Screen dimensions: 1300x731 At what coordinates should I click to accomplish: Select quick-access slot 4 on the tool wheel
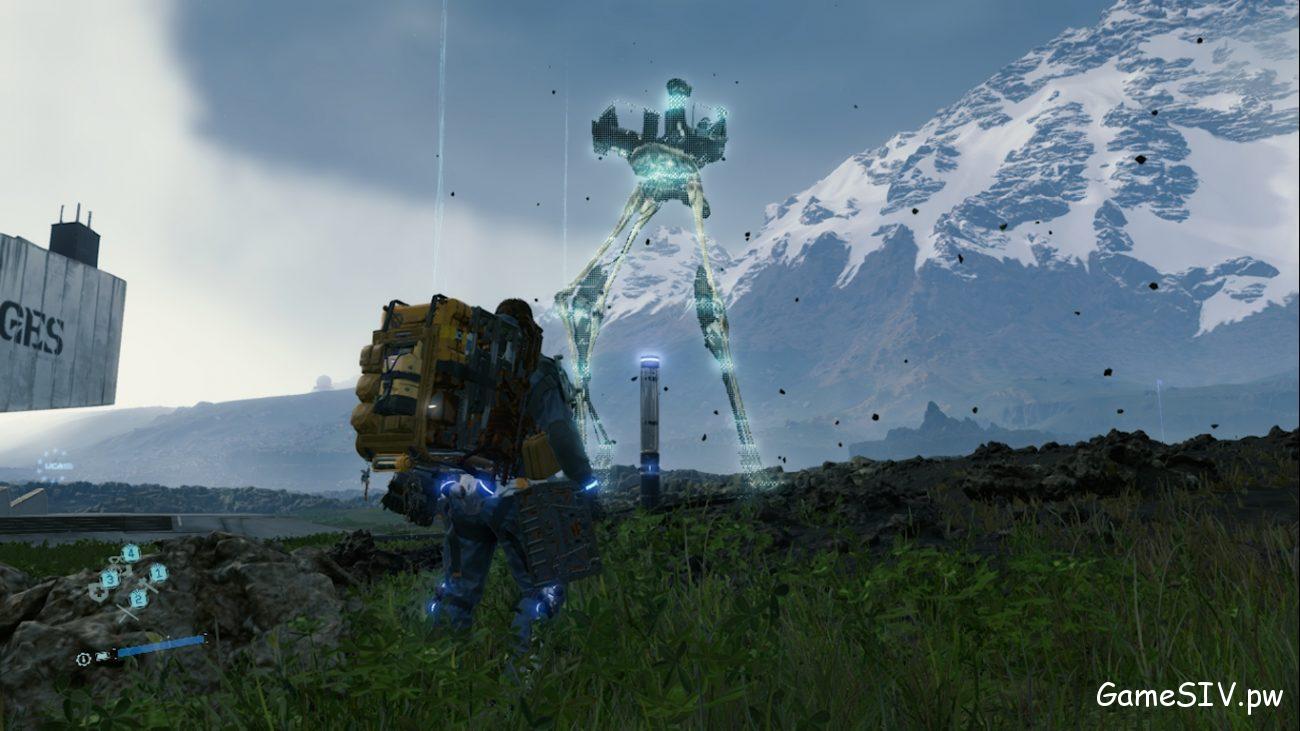click(x=131, y=551)
